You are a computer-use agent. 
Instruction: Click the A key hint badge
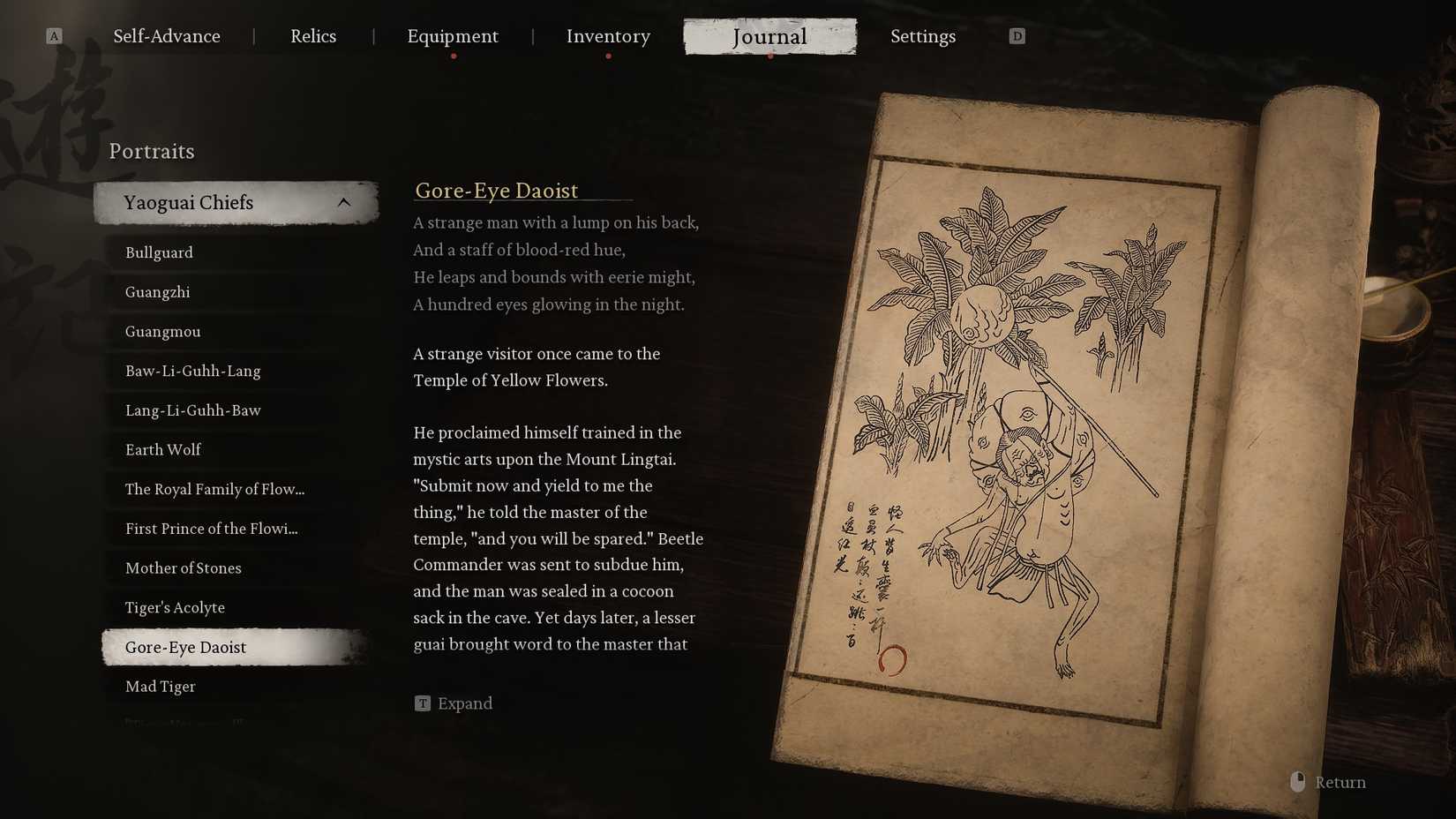(x=55, y=35)
